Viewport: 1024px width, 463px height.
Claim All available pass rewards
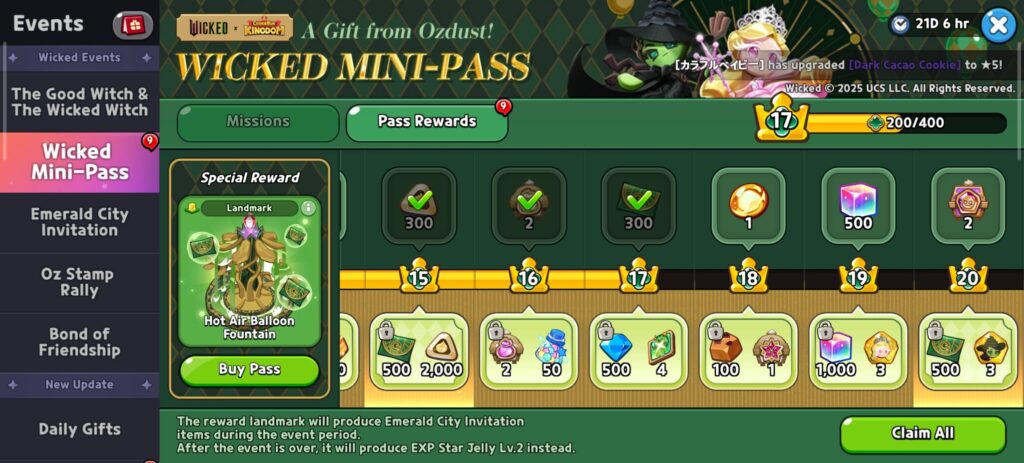tap(922, 434)
